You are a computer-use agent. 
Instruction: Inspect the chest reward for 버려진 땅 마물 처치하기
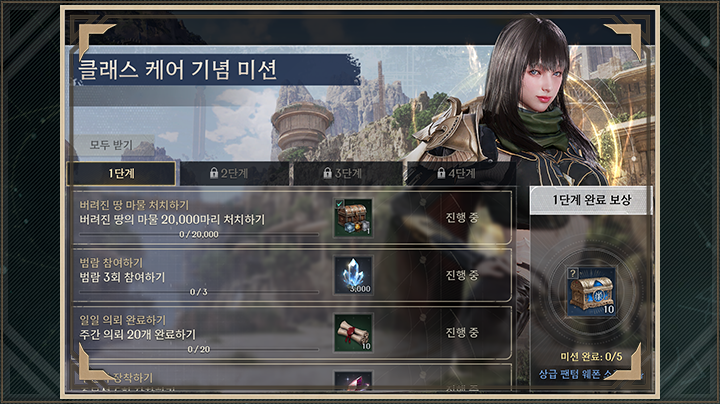353,217
